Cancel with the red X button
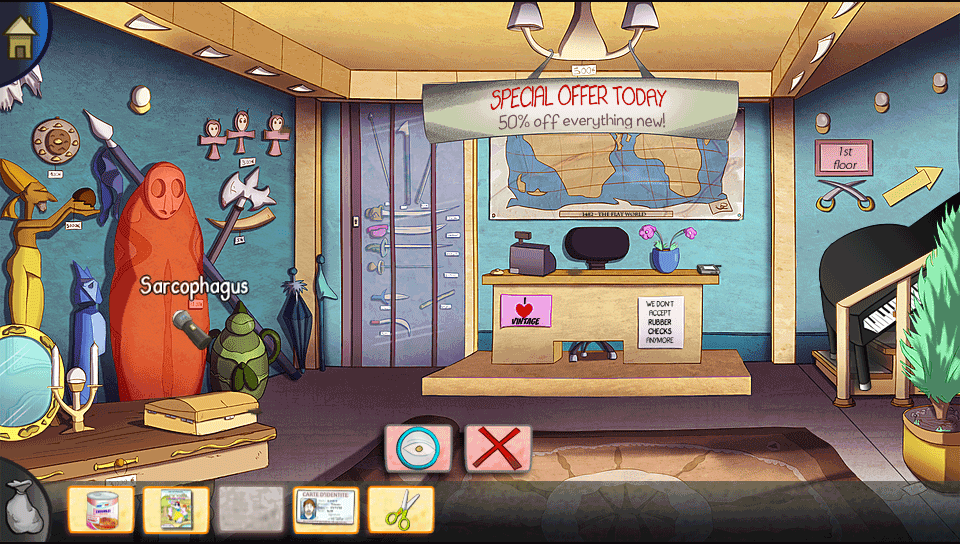This screenshot has width=960, height=544. tap(497, 448)
